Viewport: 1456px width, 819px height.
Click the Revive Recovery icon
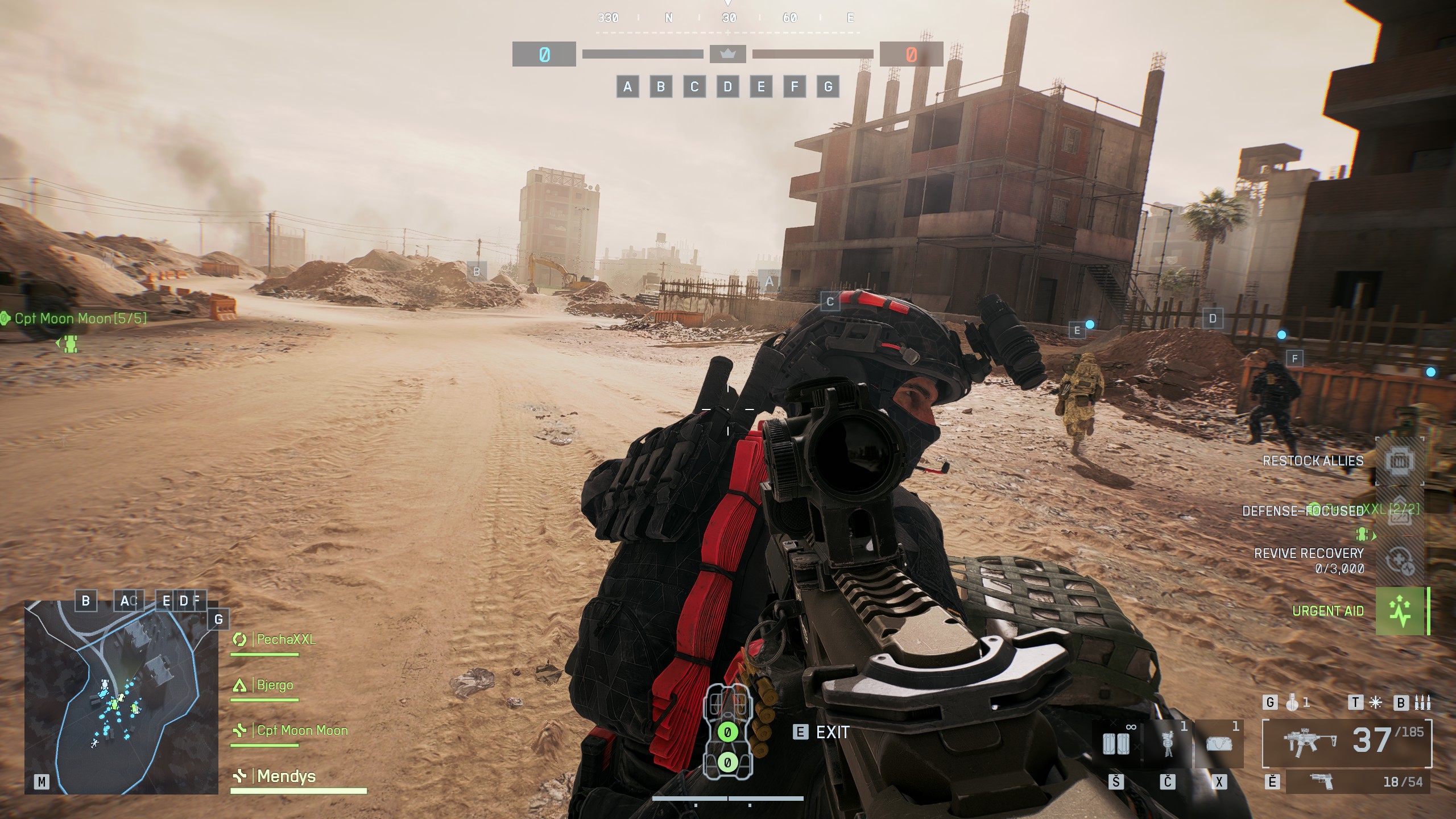pos(1399,561)
